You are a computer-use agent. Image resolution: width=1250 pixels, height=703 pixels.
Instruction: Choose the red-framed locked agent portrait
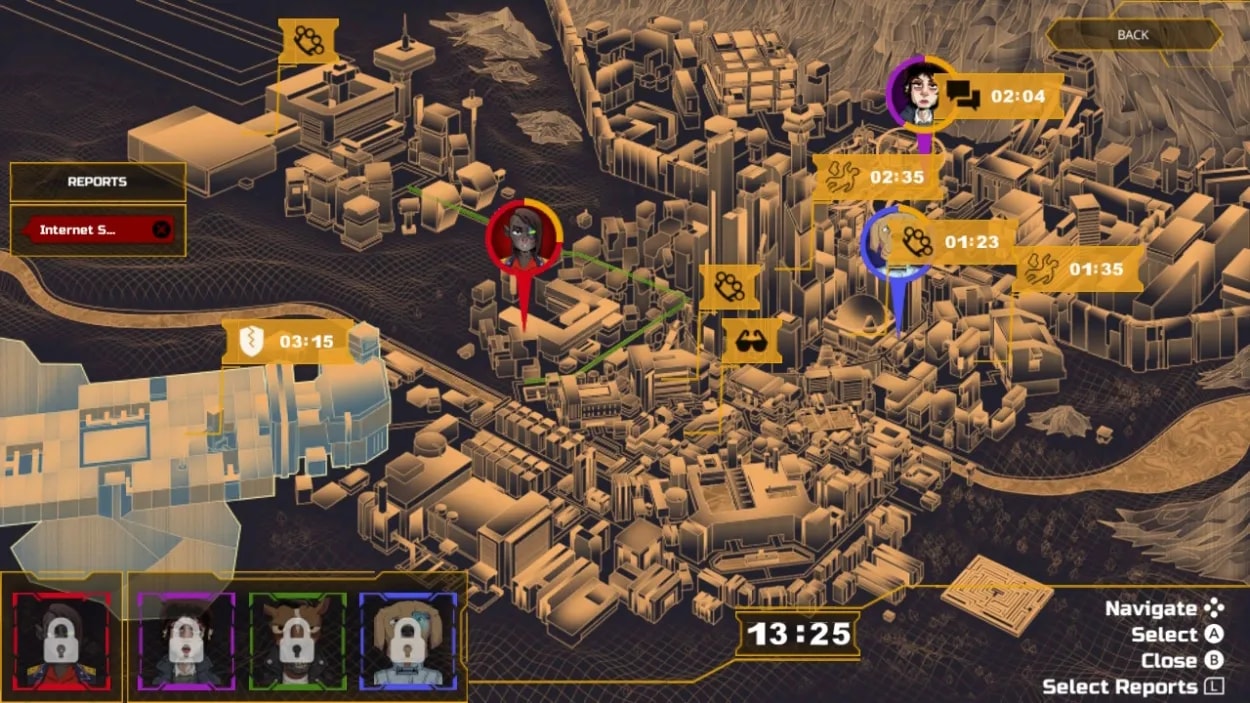(x=62, y=639)
